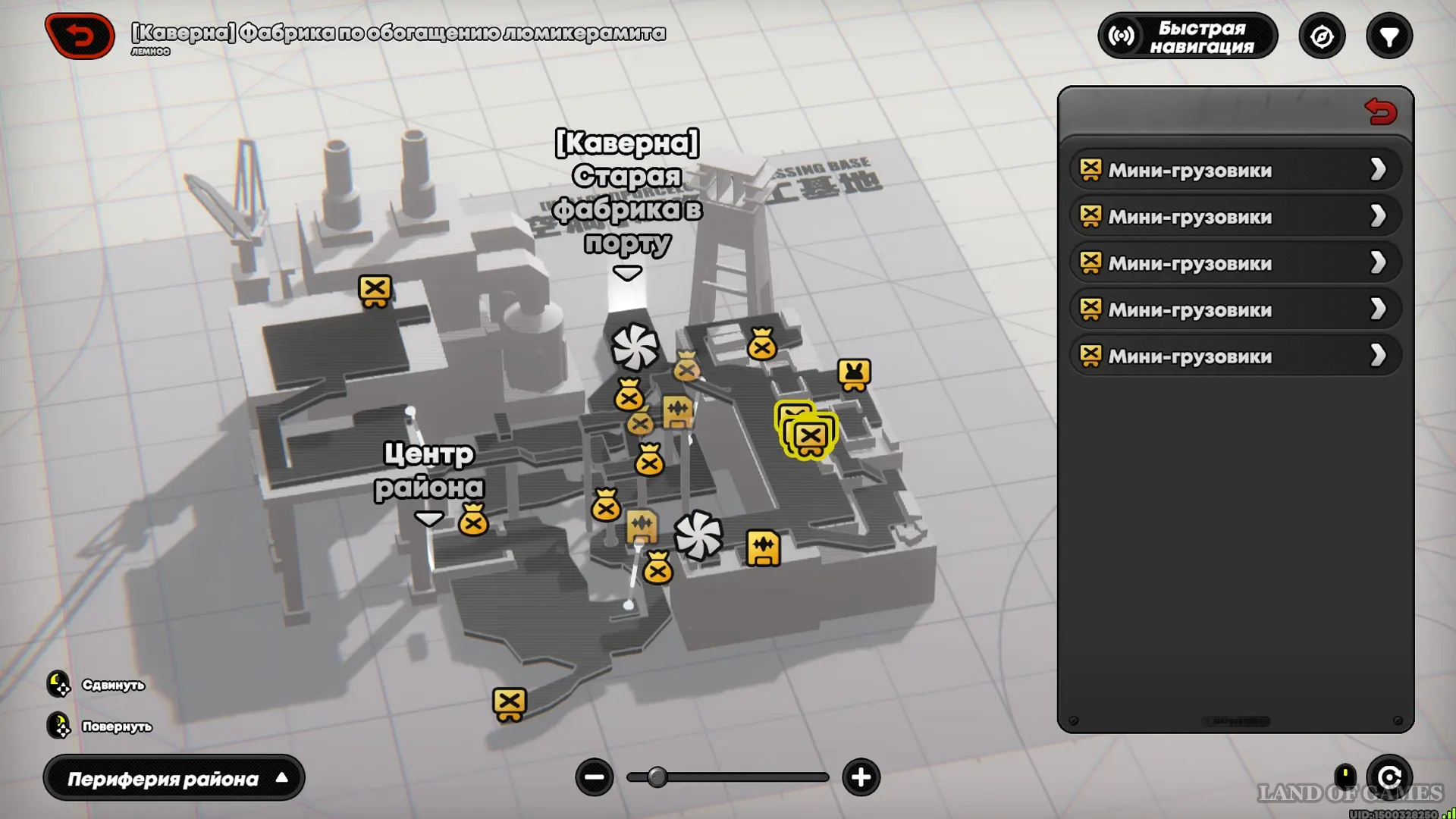Reset map rotation with circular arrow button
This screenshot has width=1456, height=819.
[x=1389, y=777]
